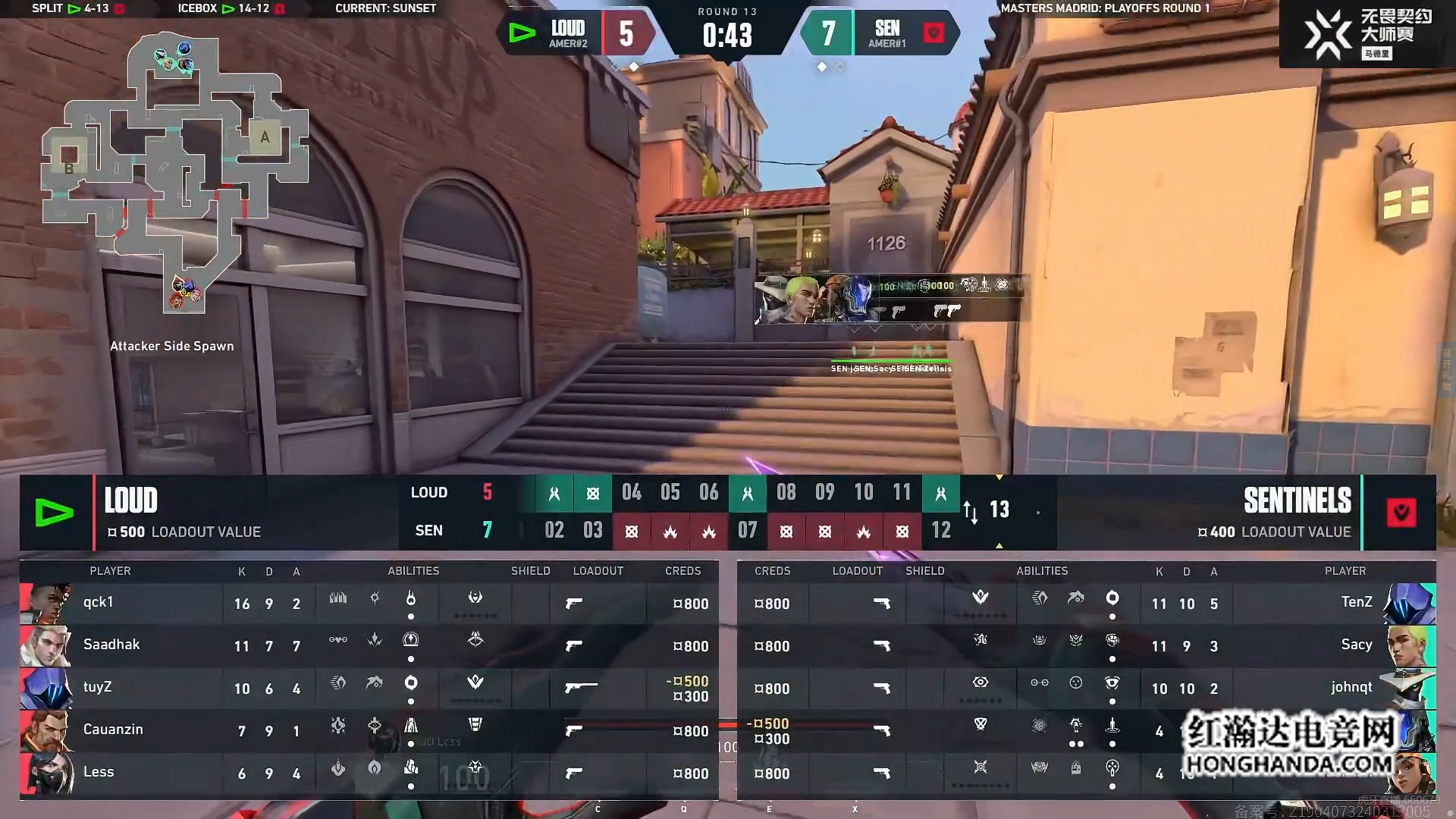This screenshot has width=1456, height=819.
Task: Choose Sacy's player row
Action: click(x=1086, y=646)
